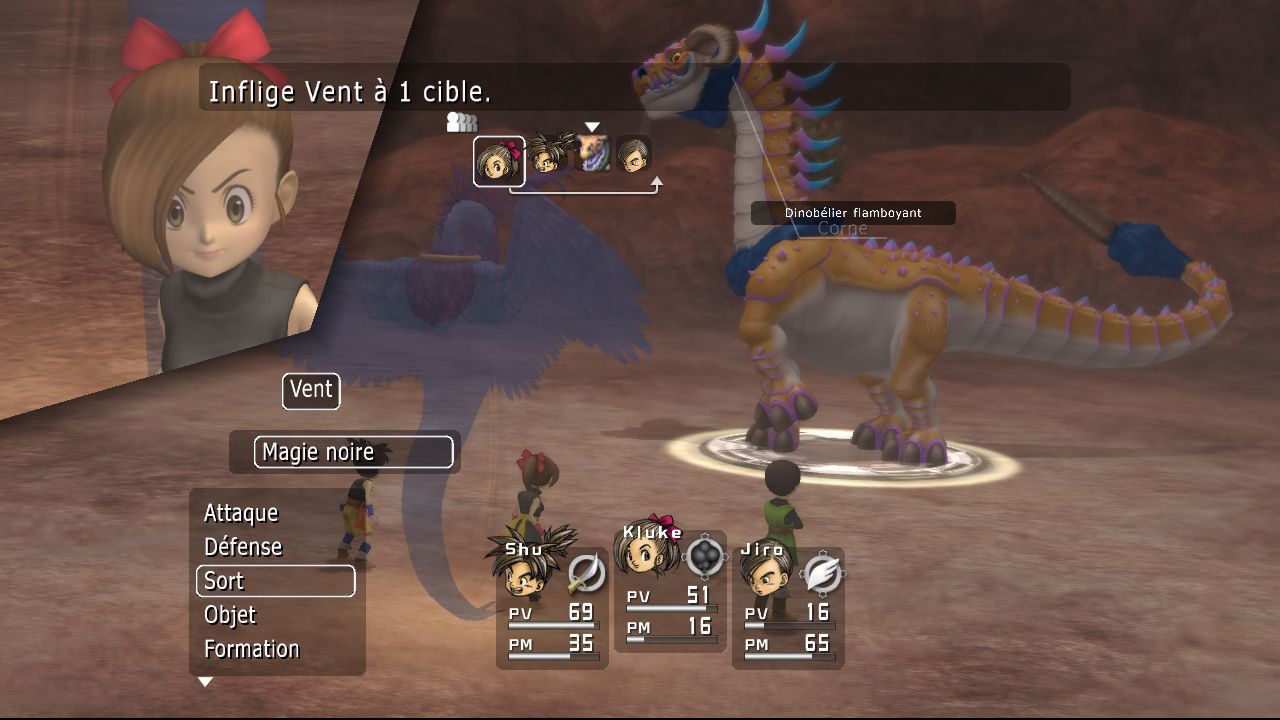The image size is (1280, 720).
Task: Target the Dinobélier flamboyant name label
Action: point(853,213)
